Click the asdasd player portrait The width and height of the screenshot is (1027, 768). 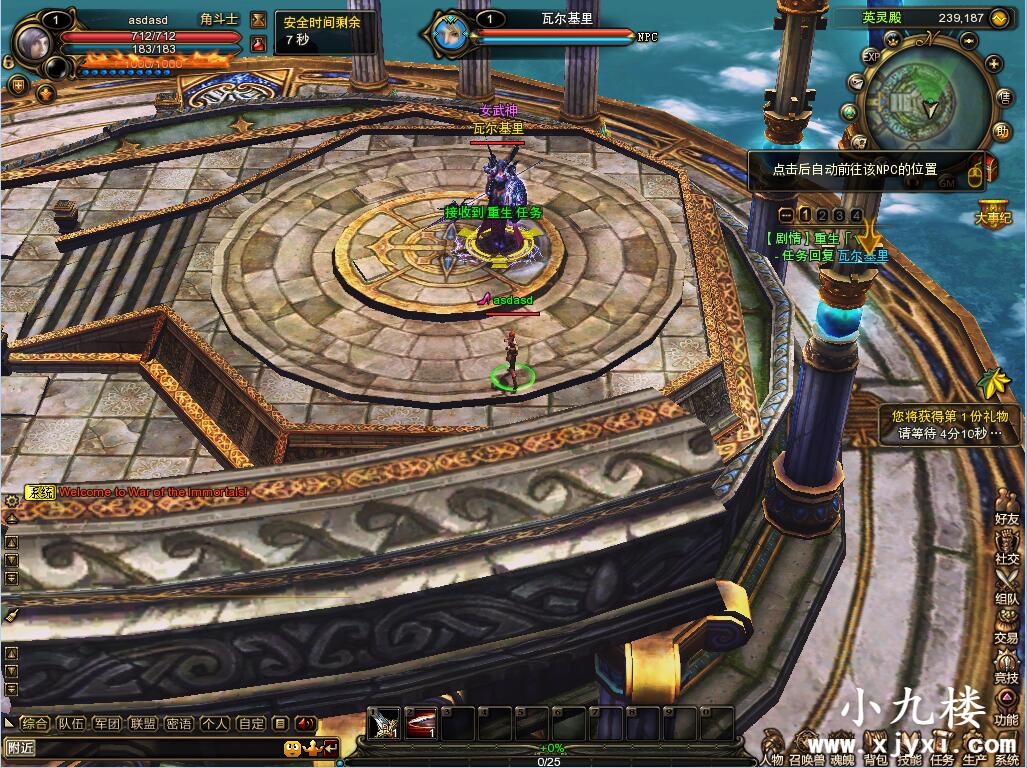click(32, 39)
